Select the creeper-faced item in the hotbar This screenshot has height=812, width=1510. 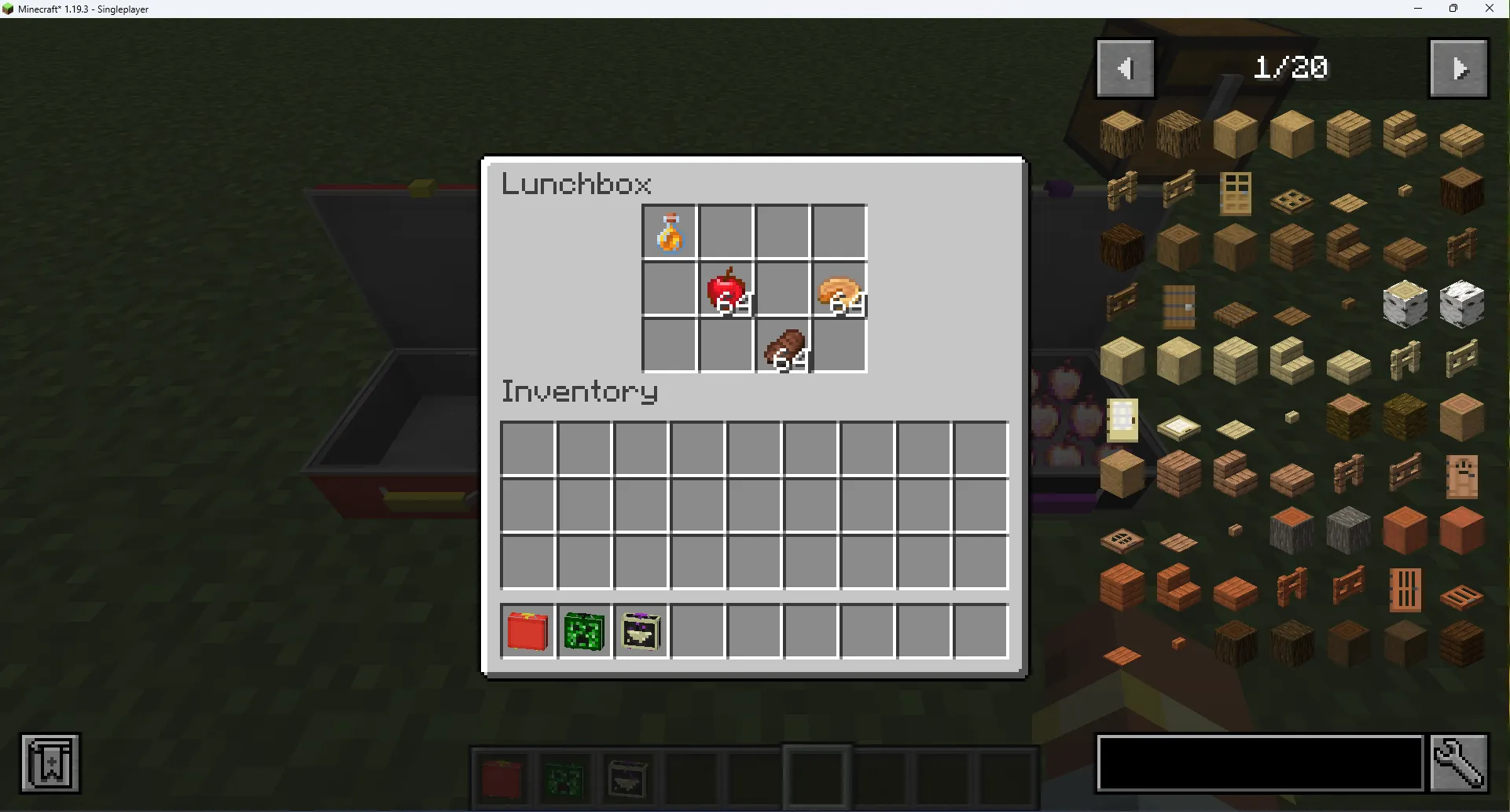pos(584,631)
